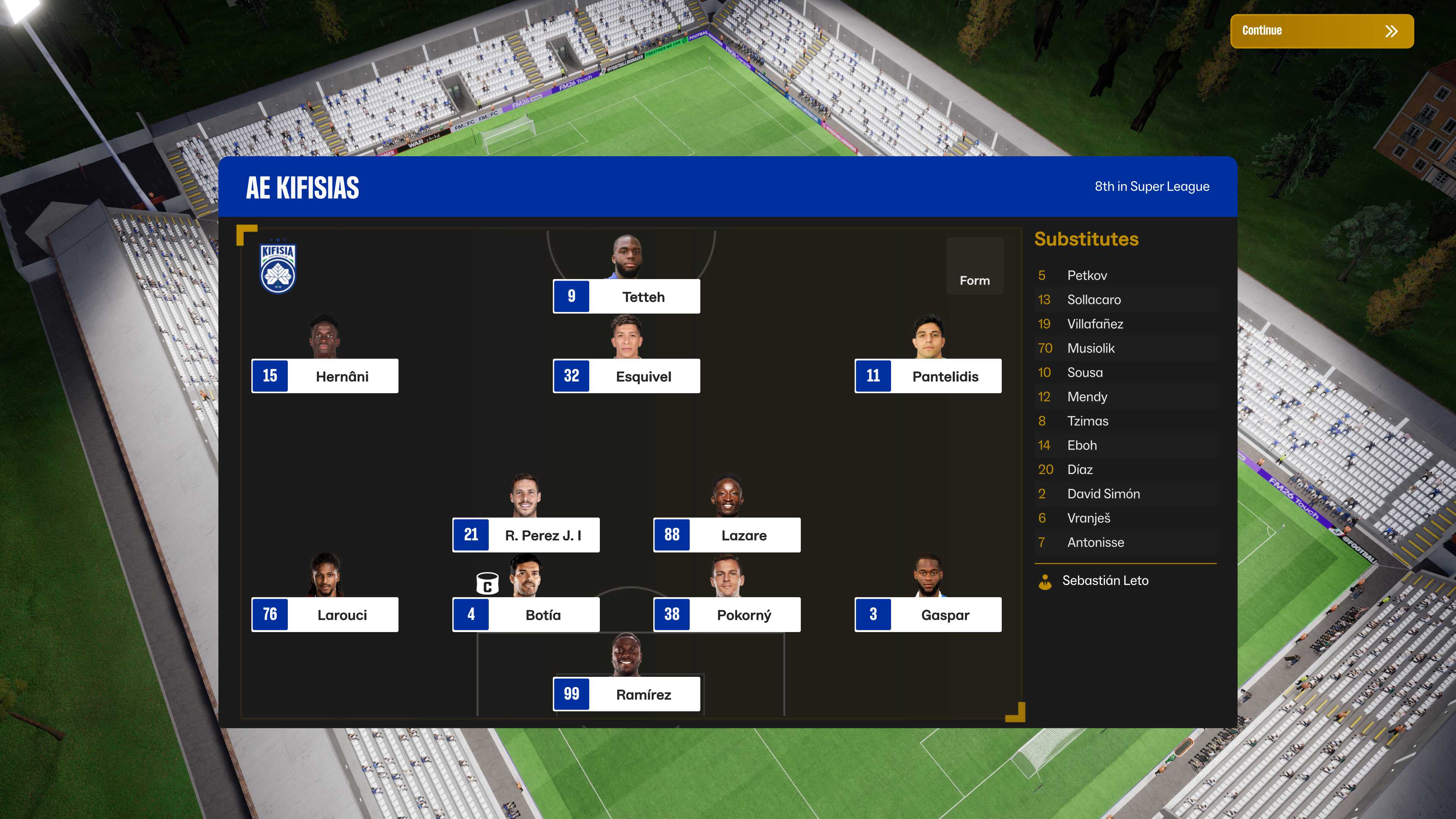
Task: Choose Esquivel's player card
Action: point(626,376)
